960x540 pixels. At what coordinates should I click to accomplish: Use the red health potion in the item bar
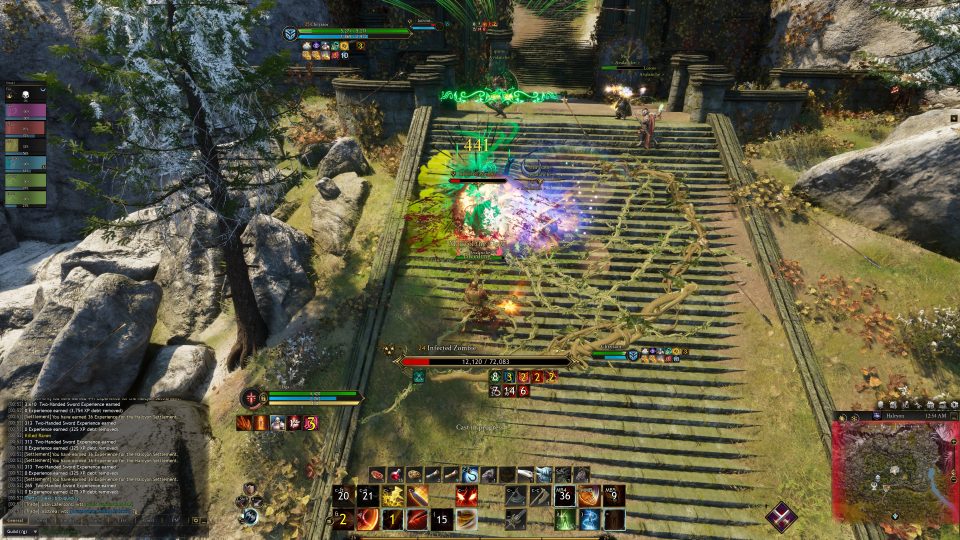pos(395,474)
